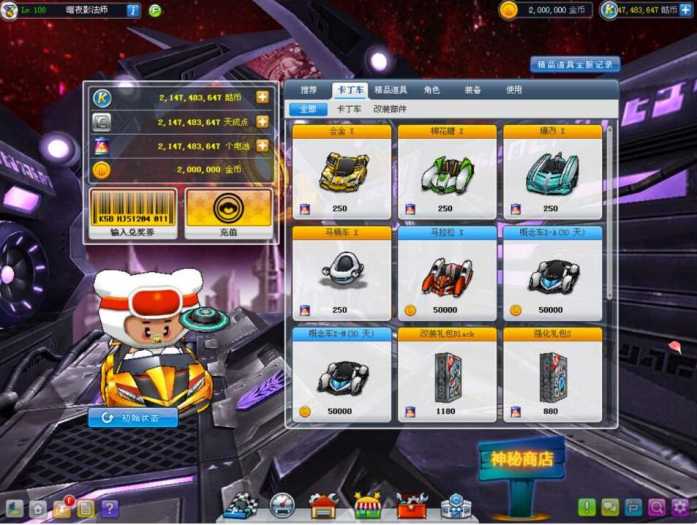
Task: Select the gift box priced 880
Action: (552, 375)
